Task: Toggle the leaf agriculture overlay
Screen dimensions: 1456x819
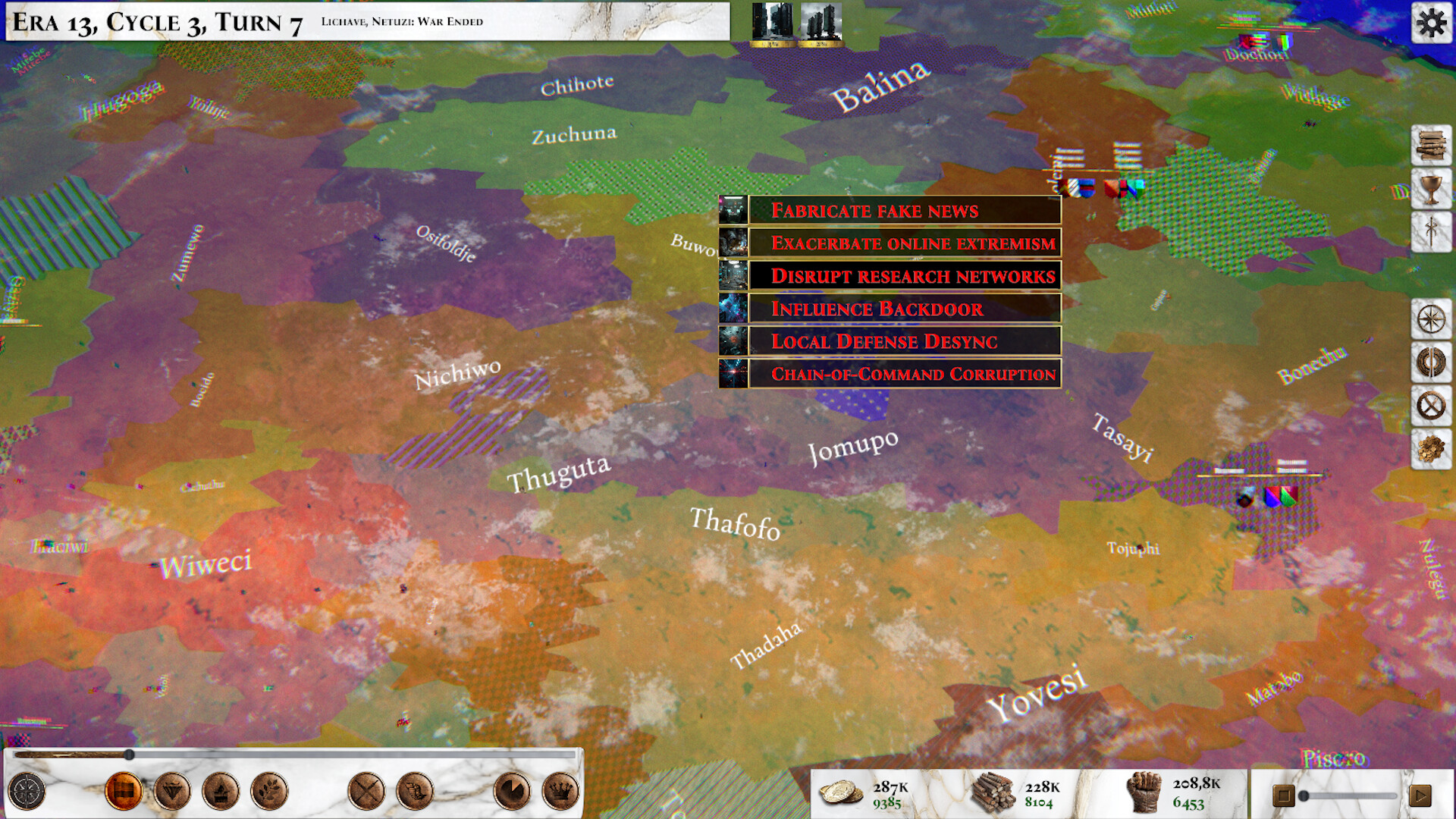Action: pos(269,790)
